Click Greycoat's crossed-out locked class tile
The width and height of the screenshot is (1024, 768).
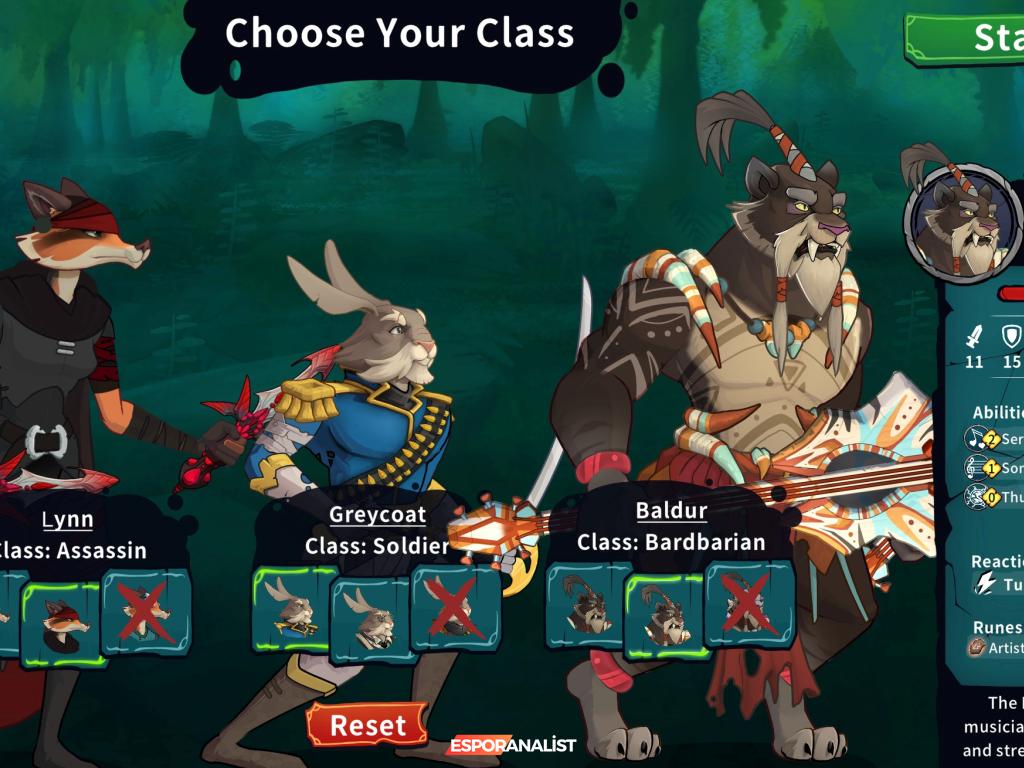point(455,610)
